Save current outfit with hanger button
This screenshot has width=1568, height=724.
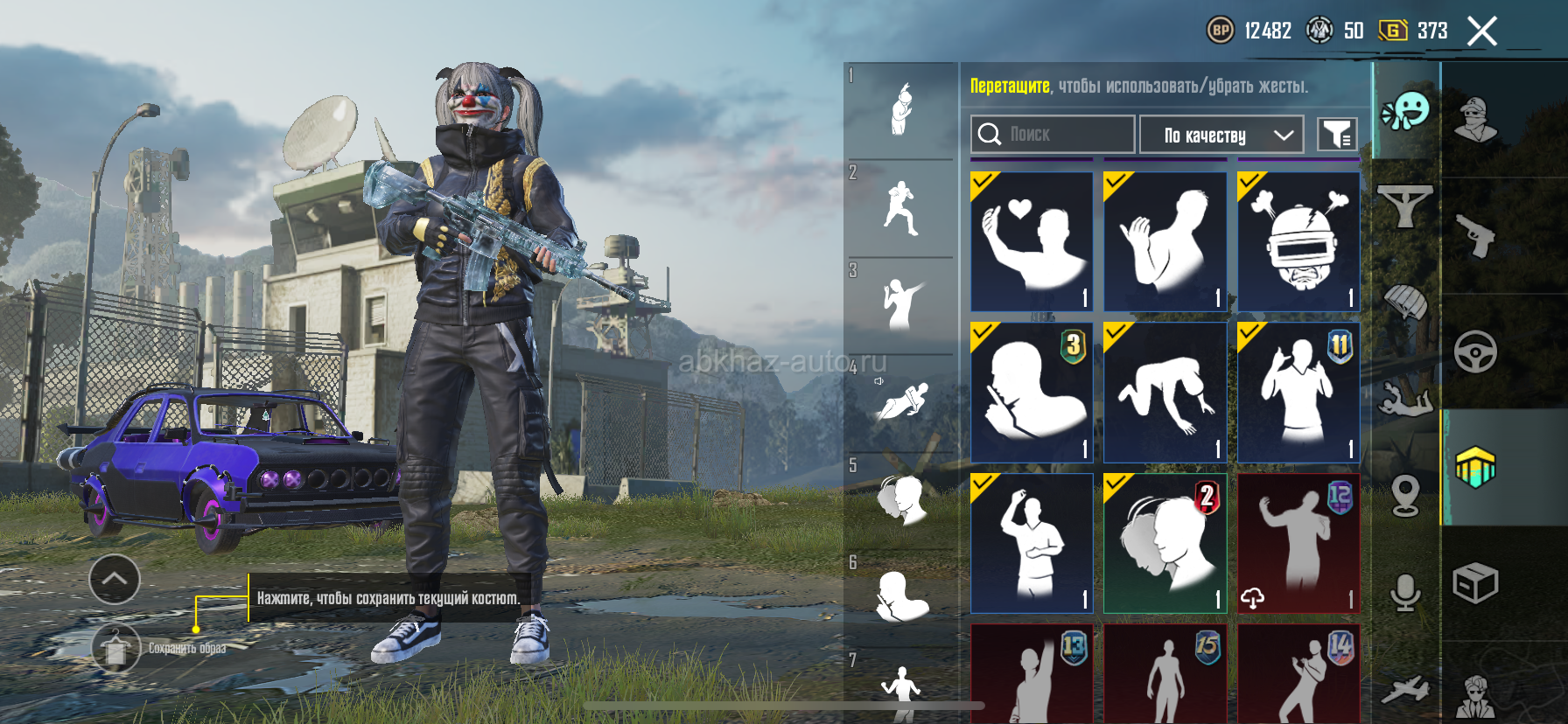tap(115, 648)
